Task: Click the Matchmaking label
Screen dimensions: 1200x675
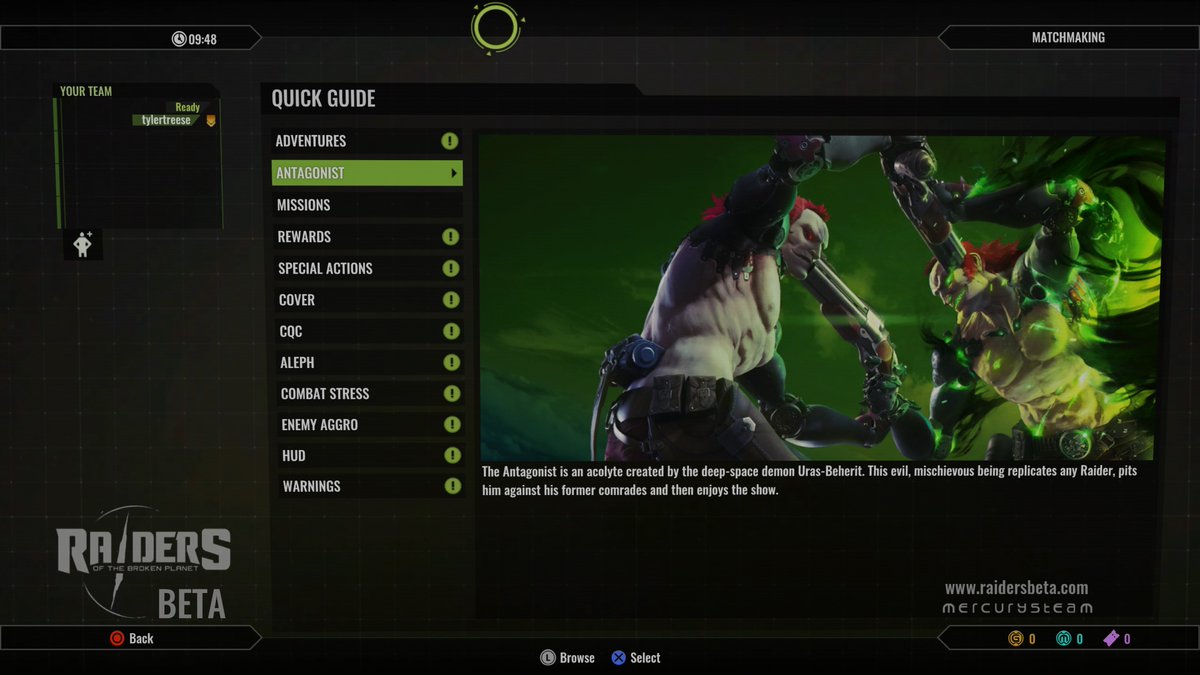Action: [x=1068, y=38]
